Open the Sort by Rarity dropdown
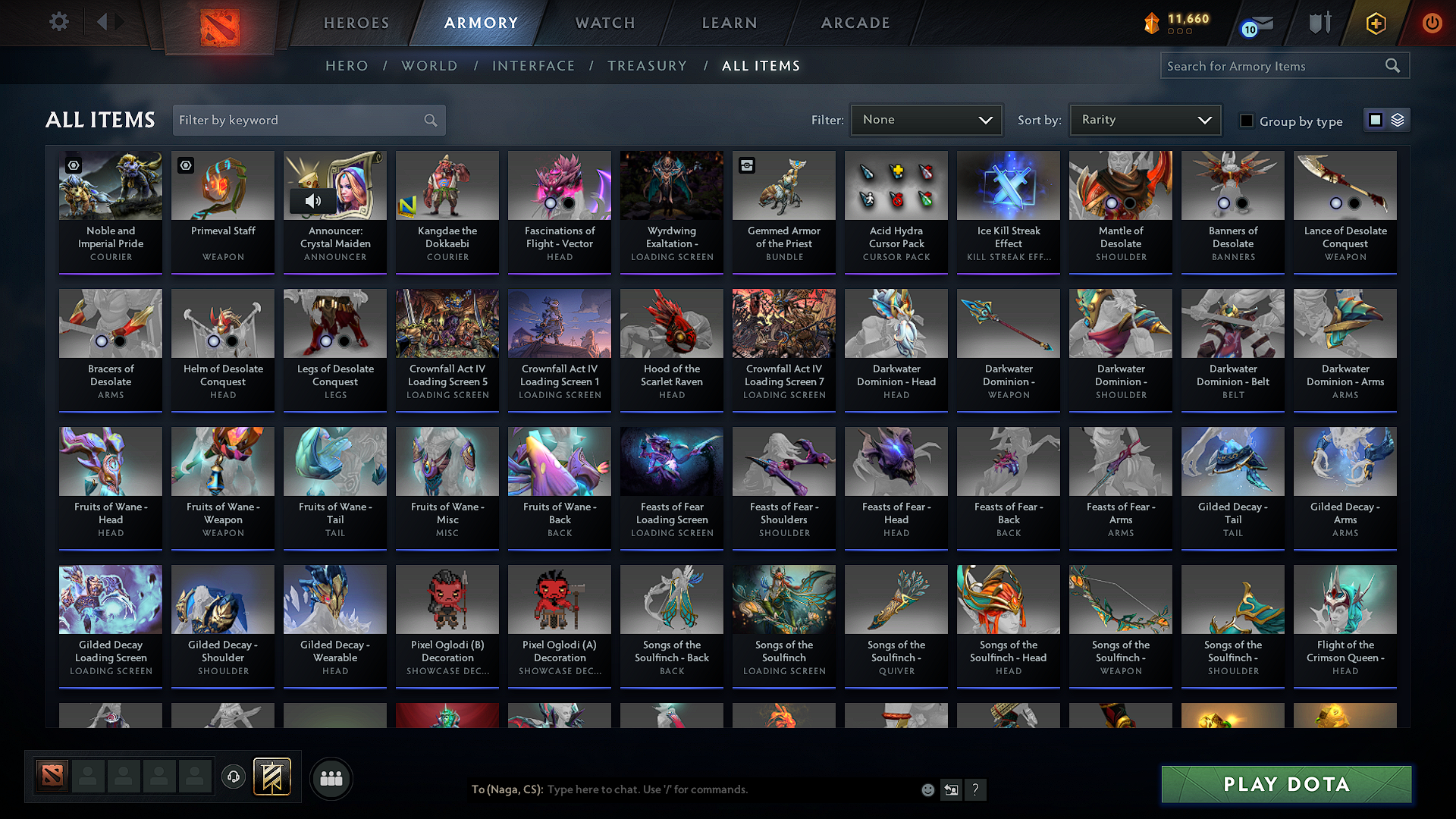Screen dimensions: 1456x819 (1144, 119)
